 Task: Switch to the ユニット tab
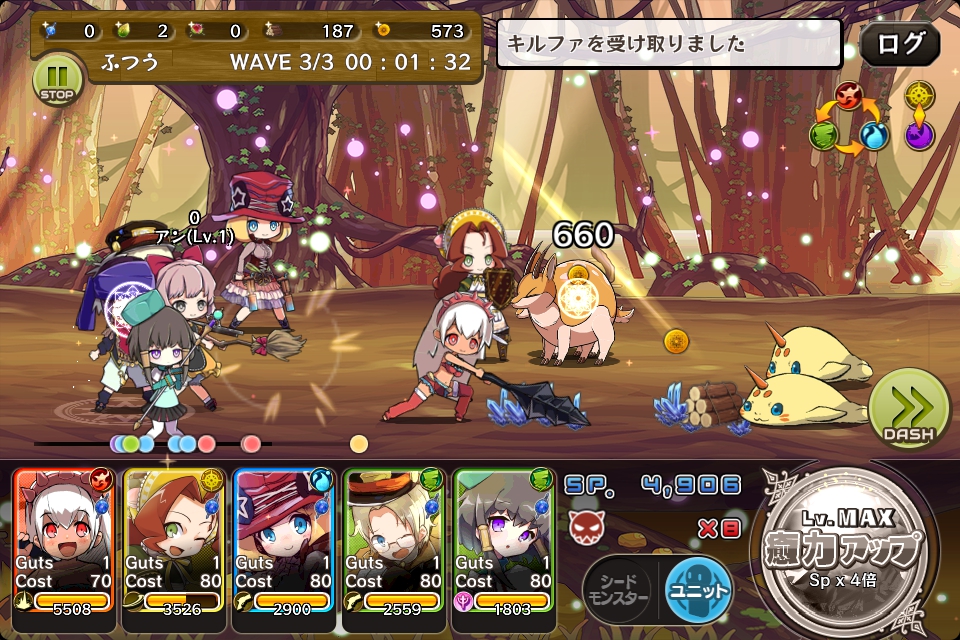(698, 590)
